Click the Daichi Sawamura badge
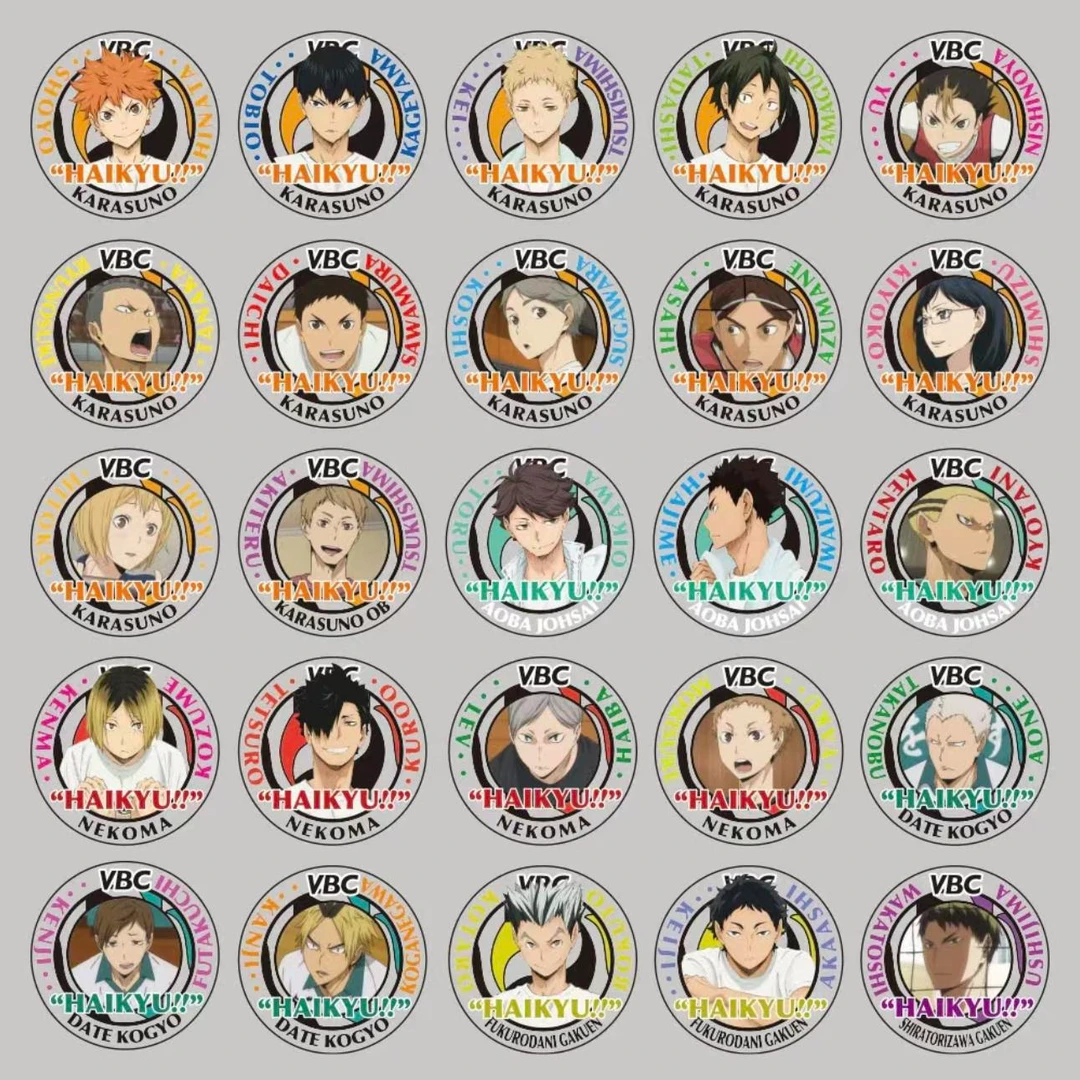Viewport: 1080px width, 1080px height. [x=332, y=333]
